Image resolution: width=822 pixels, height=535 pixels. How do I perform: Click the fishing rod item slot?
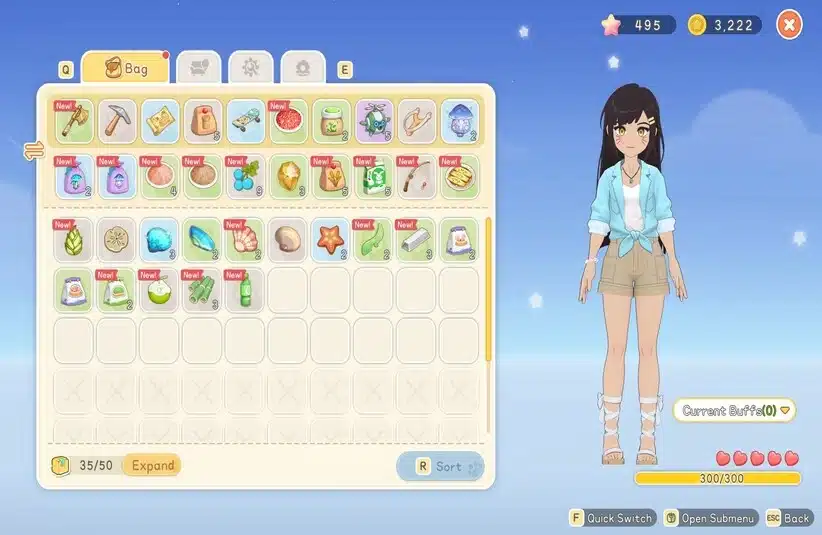417,176
